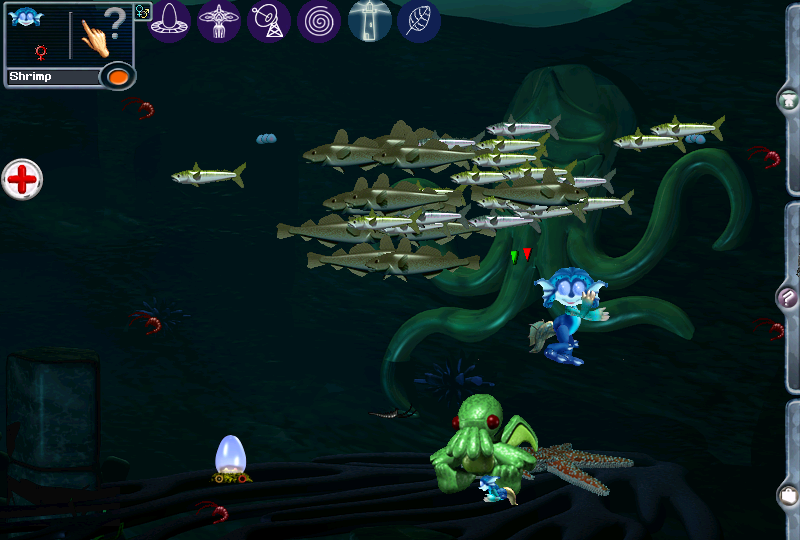Open the inventory bag side tab
This screenshot has width=800, height=540.
(x=788, y=493)
